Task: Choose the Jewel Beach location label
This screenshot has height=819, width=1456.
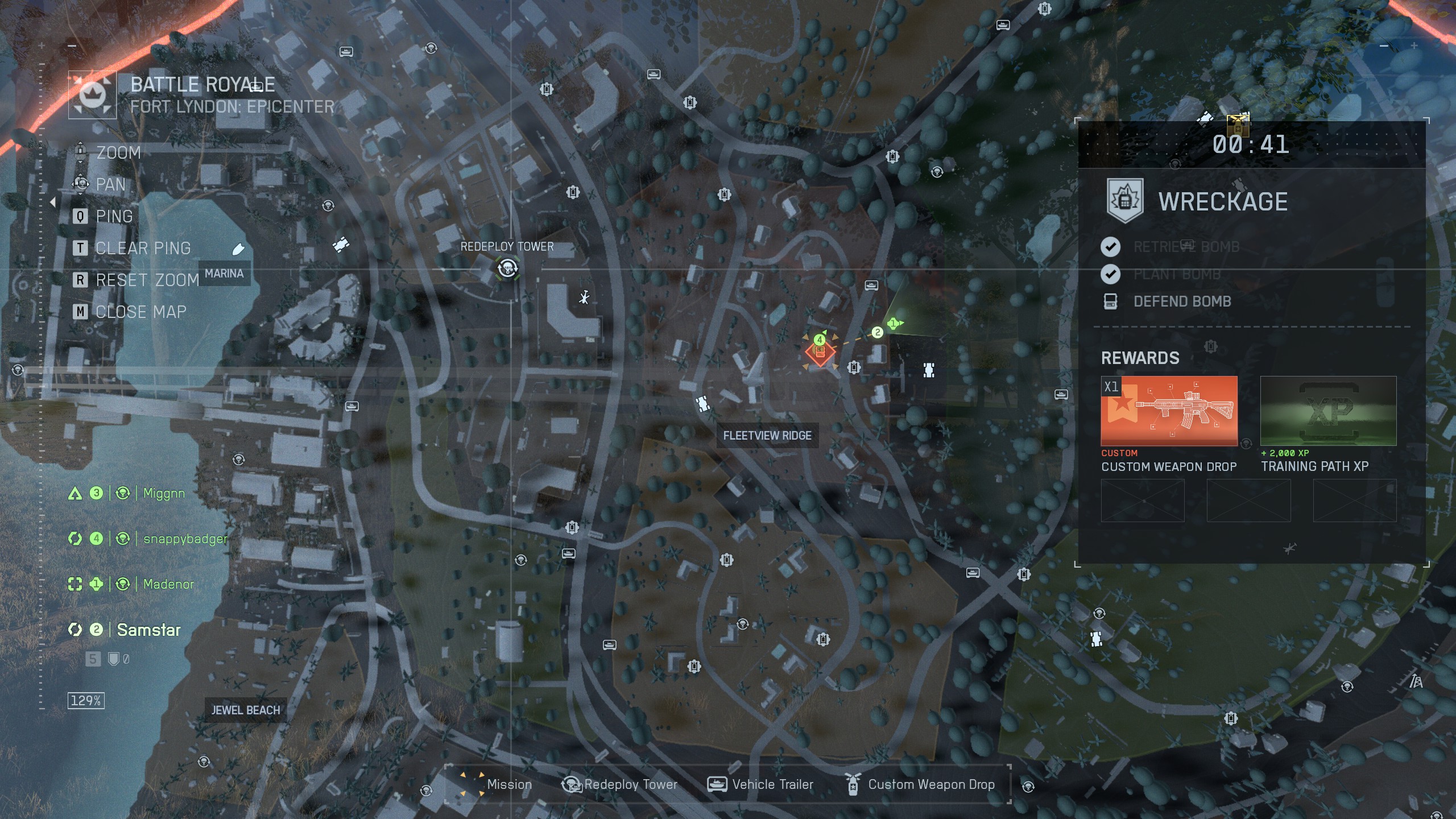Action: pos(246,710)
